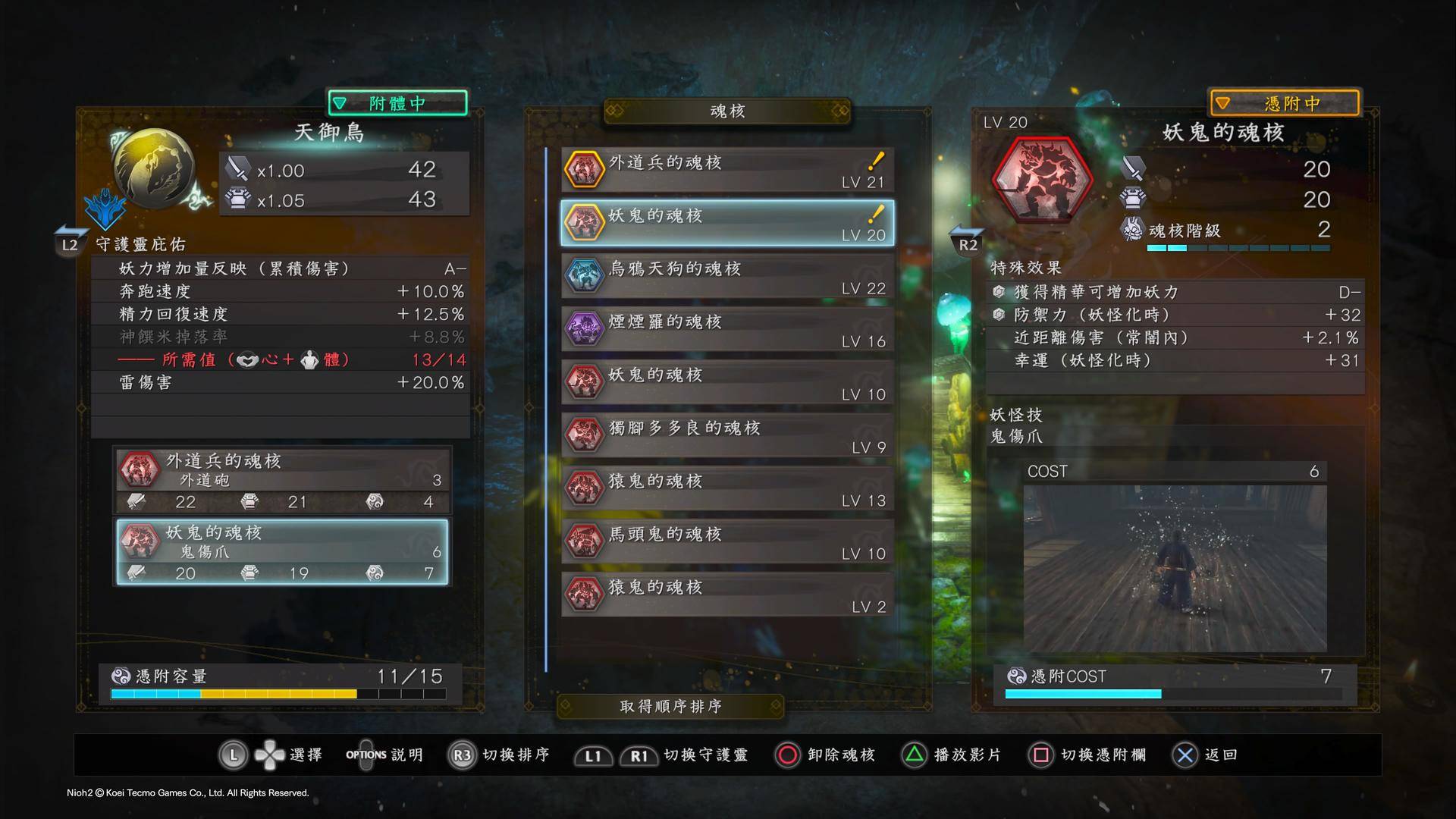
Task: Select the equipped slot with 鬼傷爪 skill
Action: click(x=282, y=552)
